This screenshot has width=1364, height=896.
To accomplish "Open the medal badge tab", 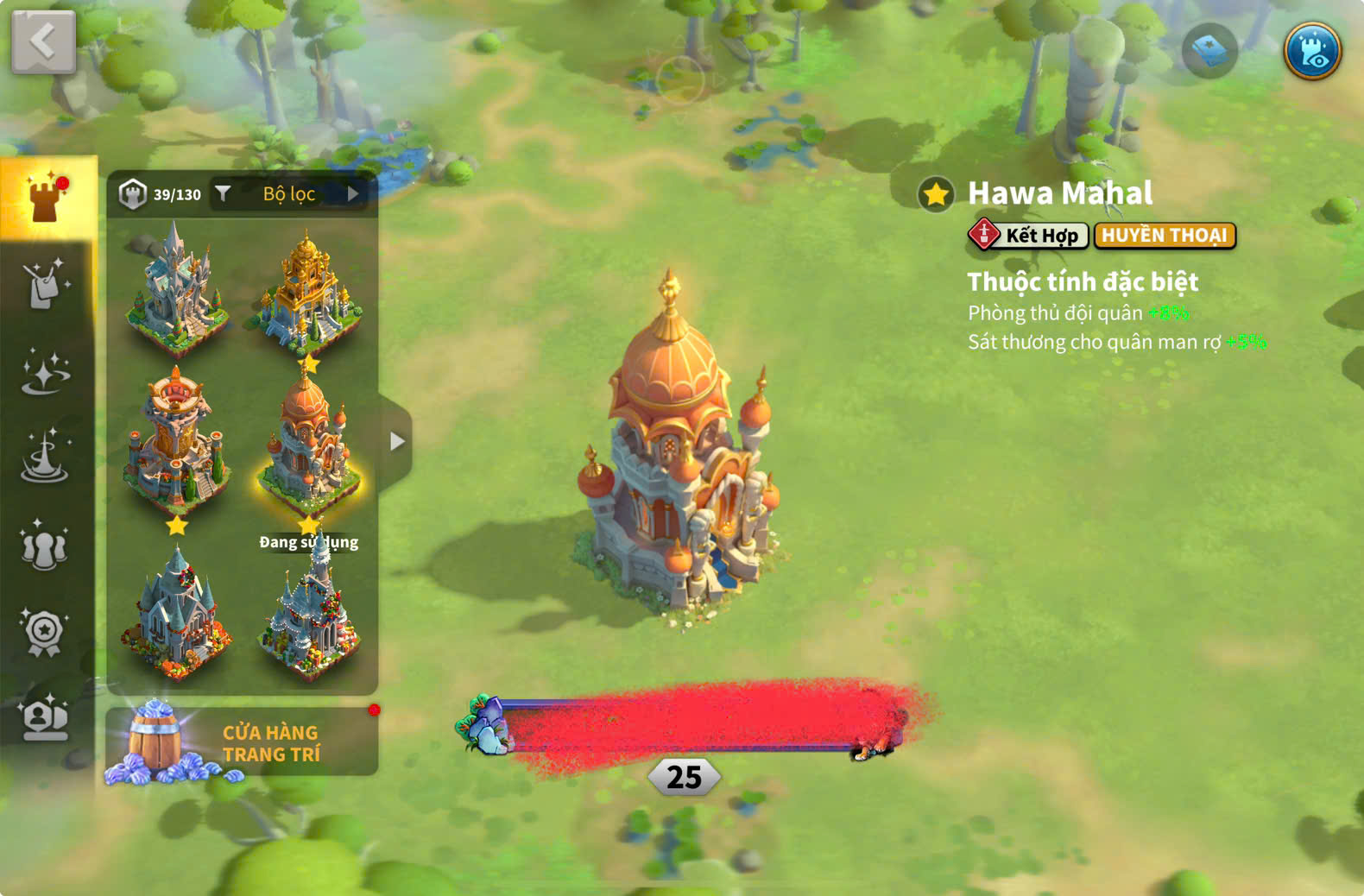I will click(x=45, y=632).
